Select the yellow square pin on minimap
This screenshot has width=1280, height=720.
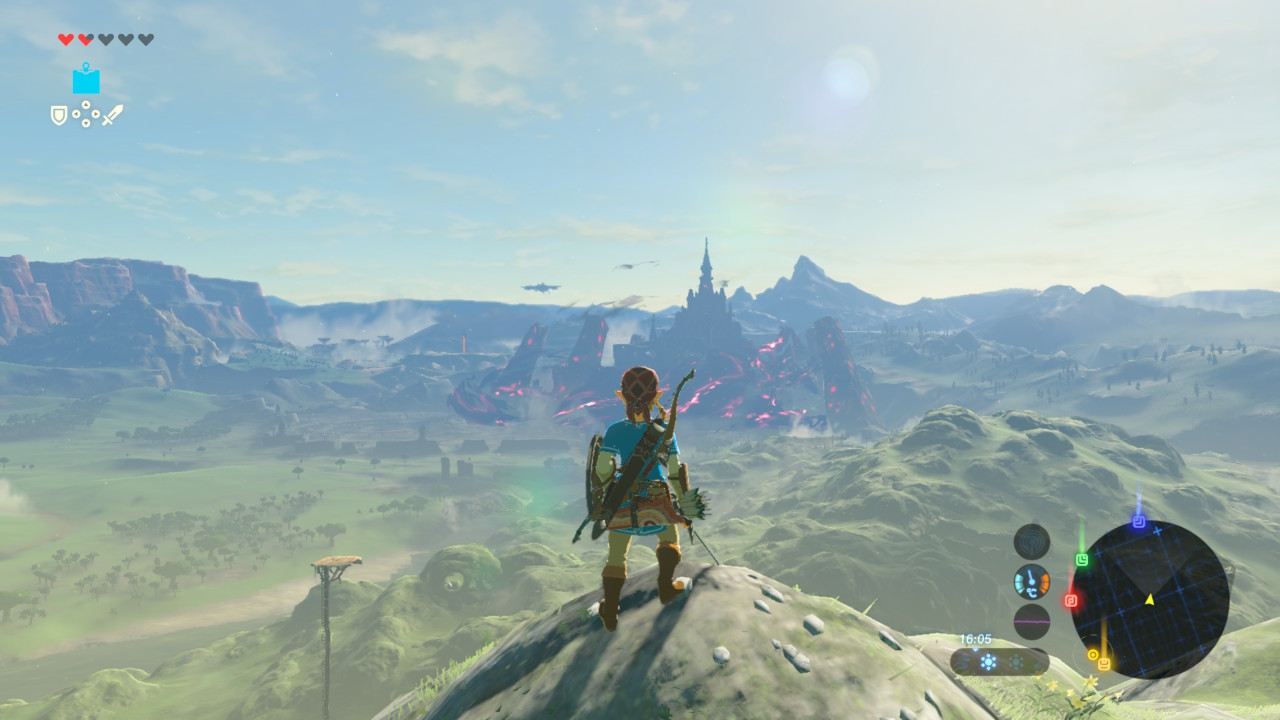tap(1104, 664)
